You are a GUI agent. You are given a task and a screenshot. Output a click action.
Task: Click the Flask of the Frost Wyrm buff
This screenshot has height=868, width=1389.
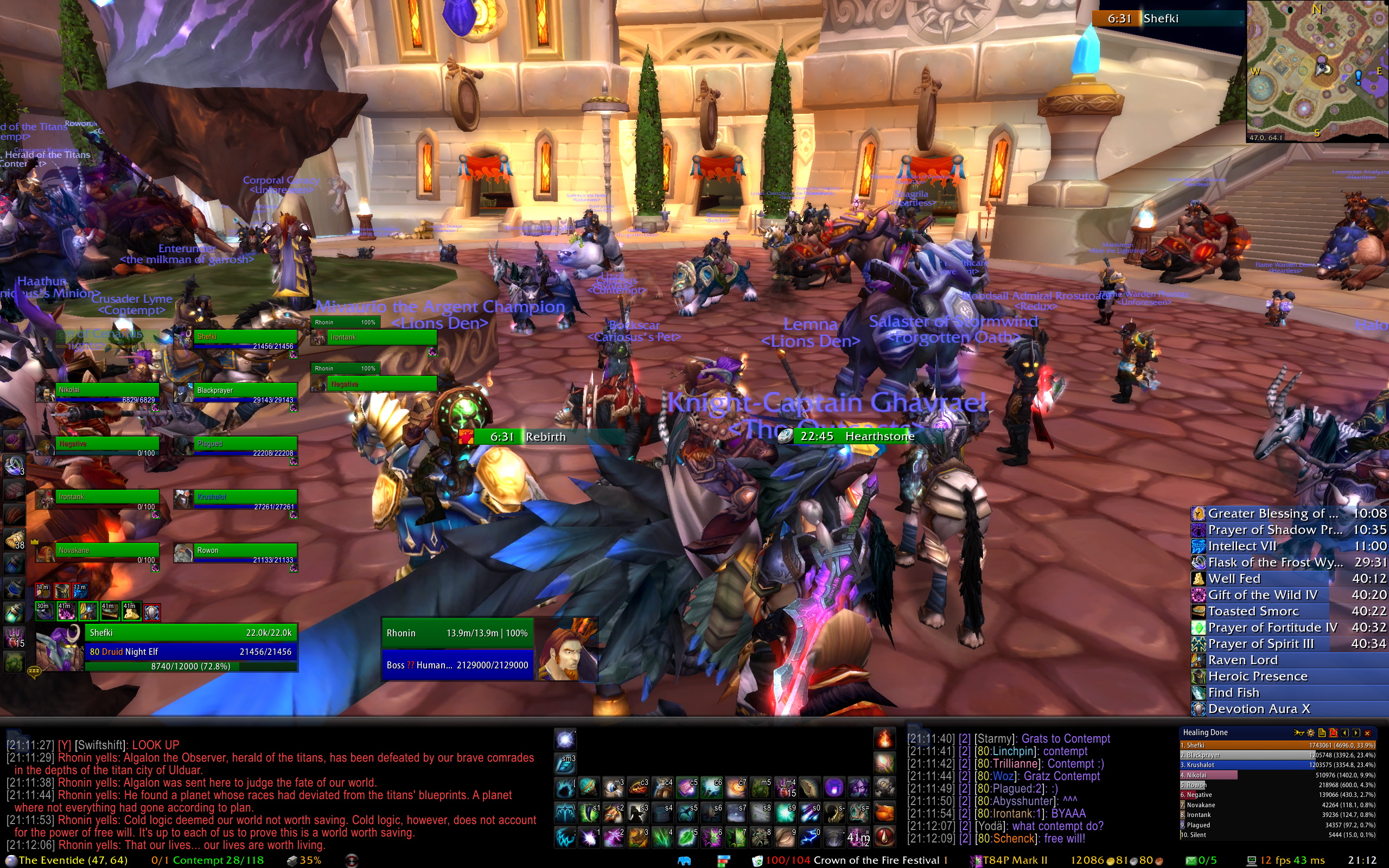pyautogui.click(x=1275, y=562)
